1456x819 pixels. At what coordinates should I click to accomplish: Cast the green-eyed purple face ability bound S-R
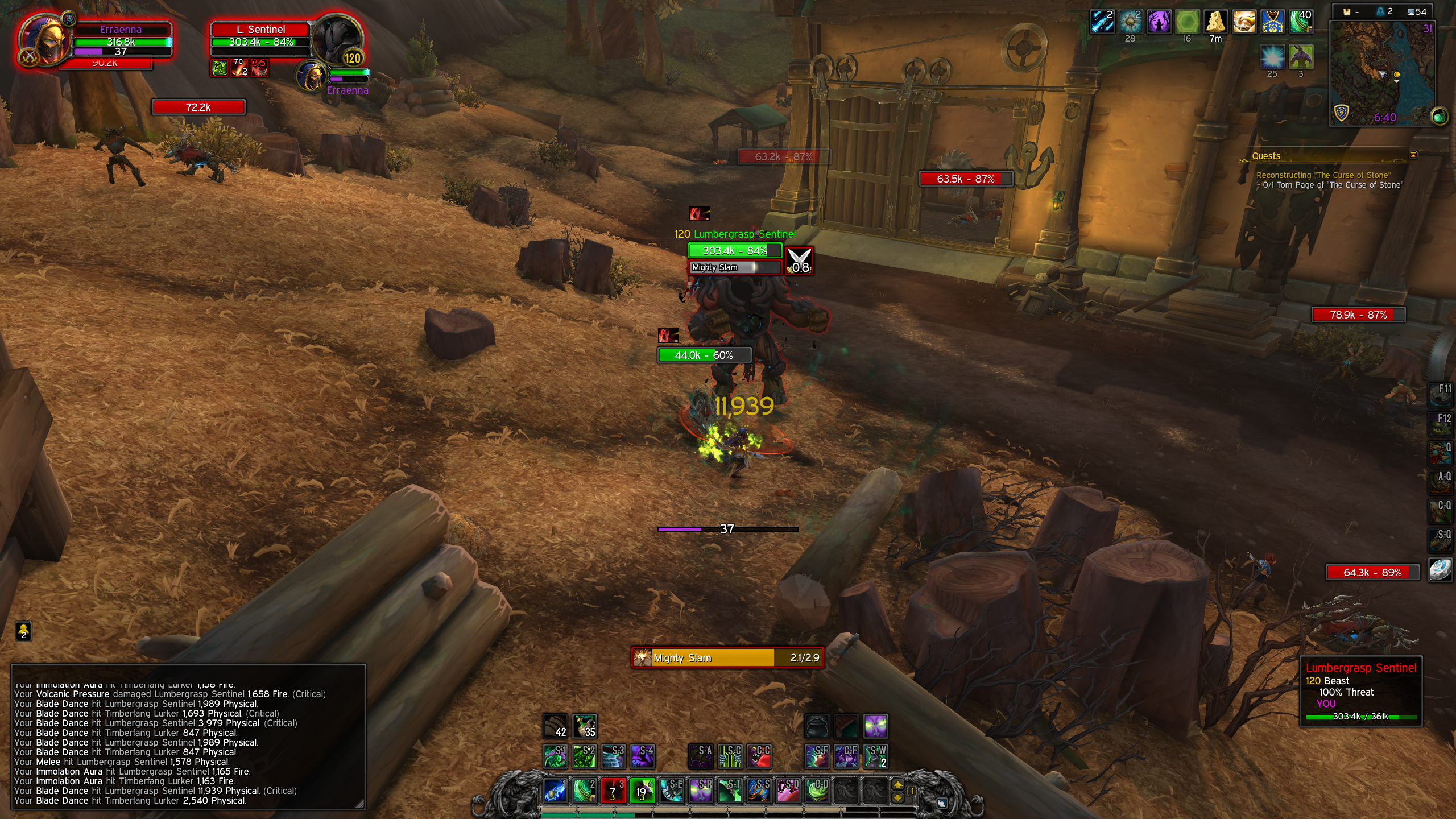point(701,791)
